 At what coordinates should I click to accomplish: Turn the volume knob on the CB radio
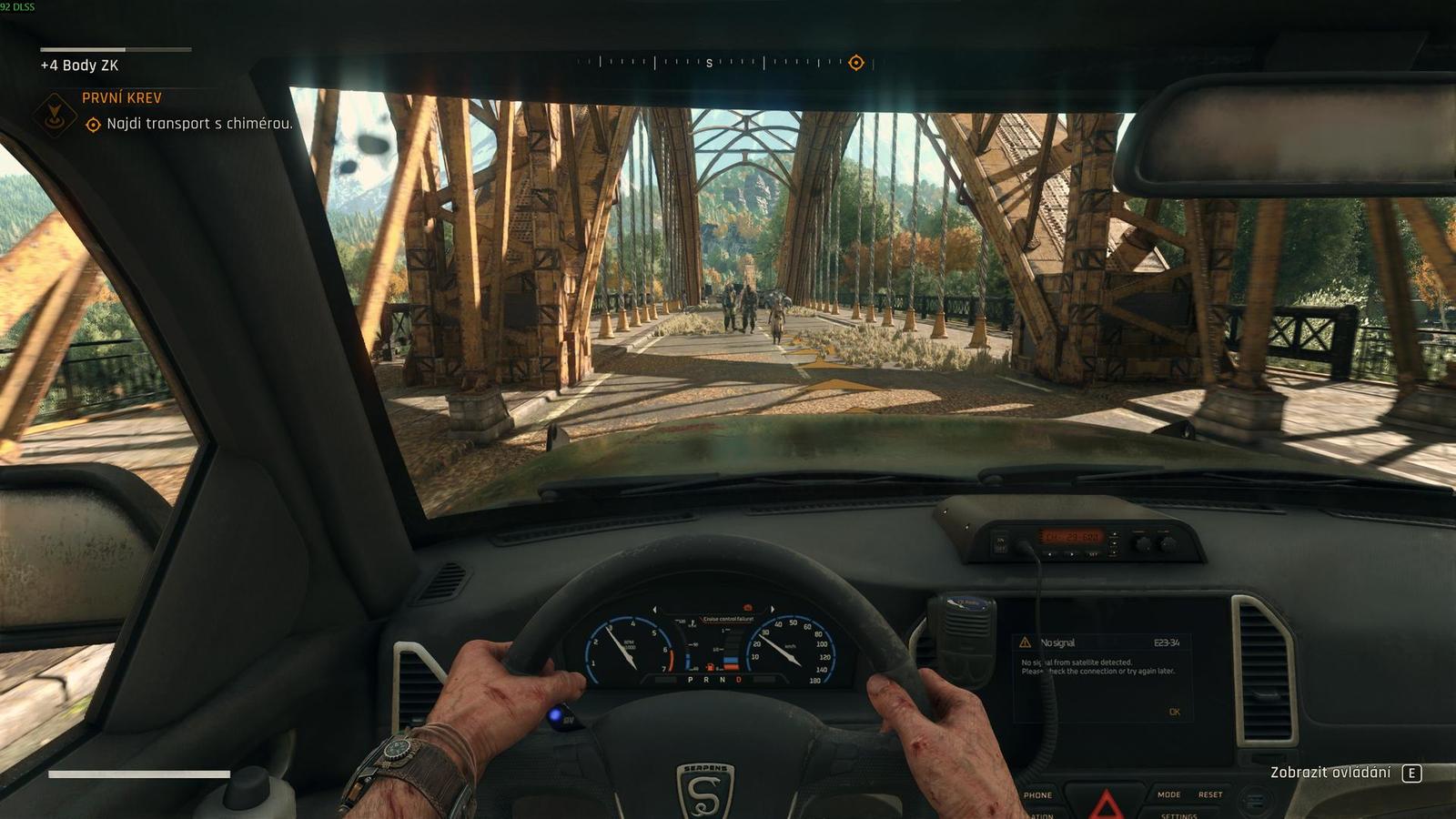[1168, 544]
